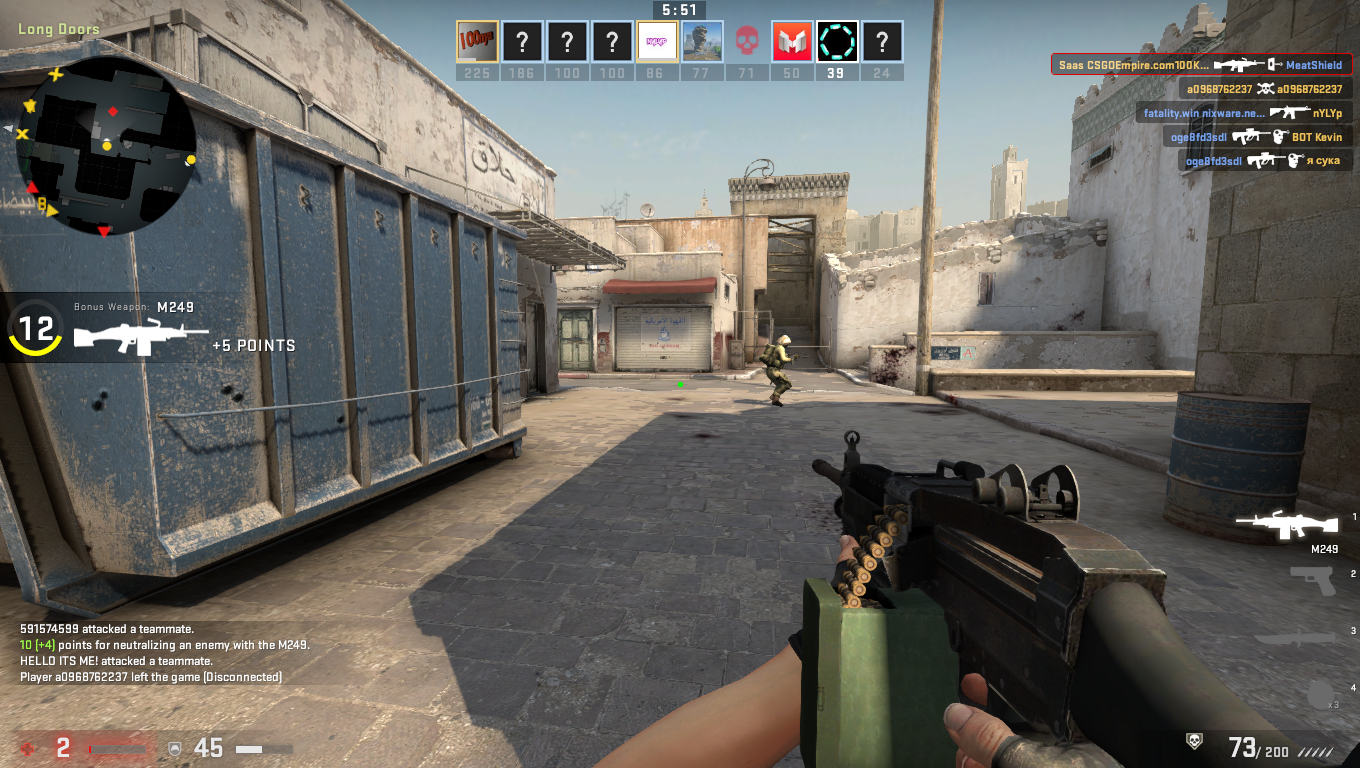Click the unknown player avatar scoring 186
Screen dimensions: 1360x768
pyautogui.click(x=522, y=42)
